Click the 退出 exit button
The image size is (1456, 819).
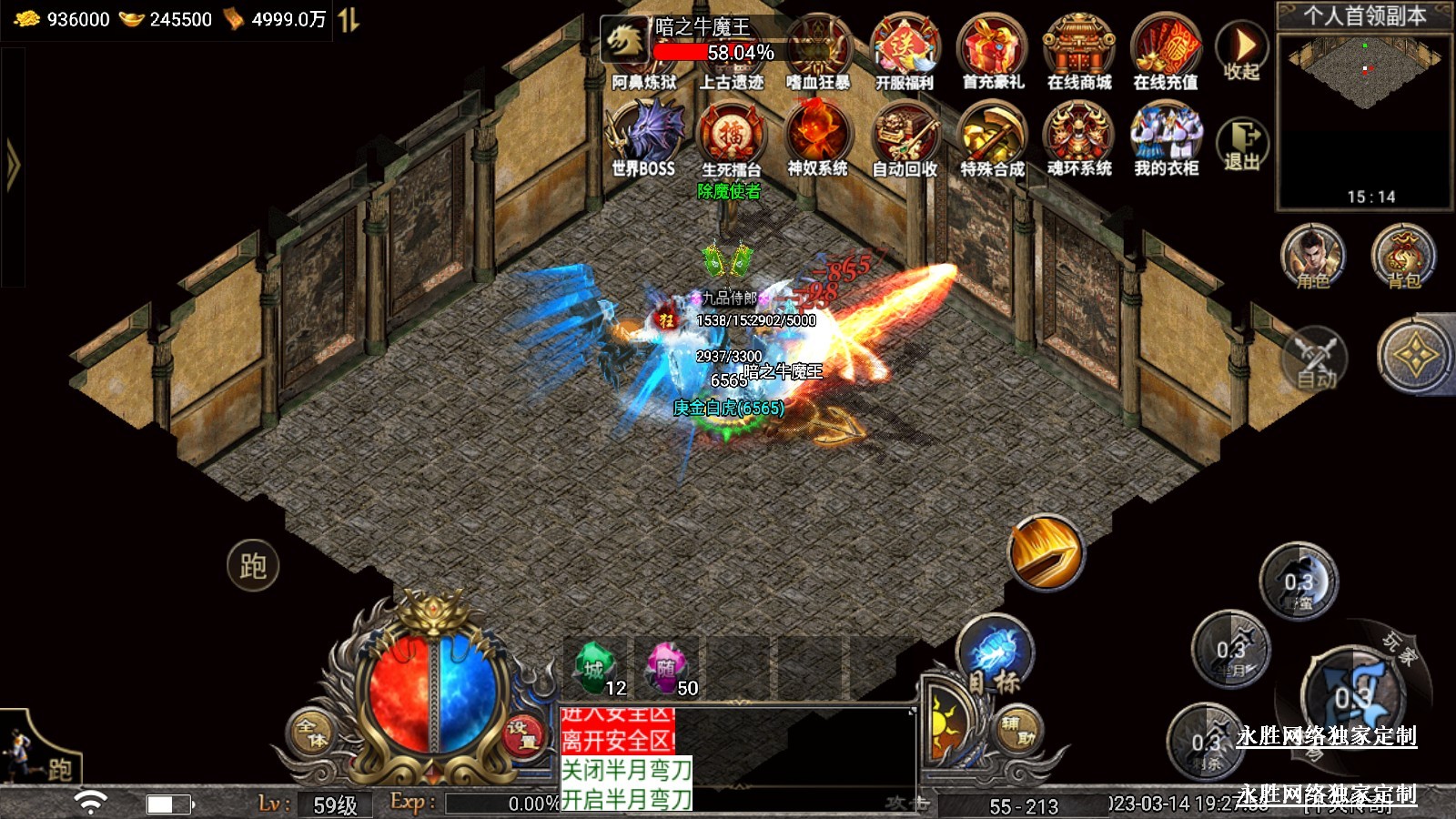coord(1242,144)
